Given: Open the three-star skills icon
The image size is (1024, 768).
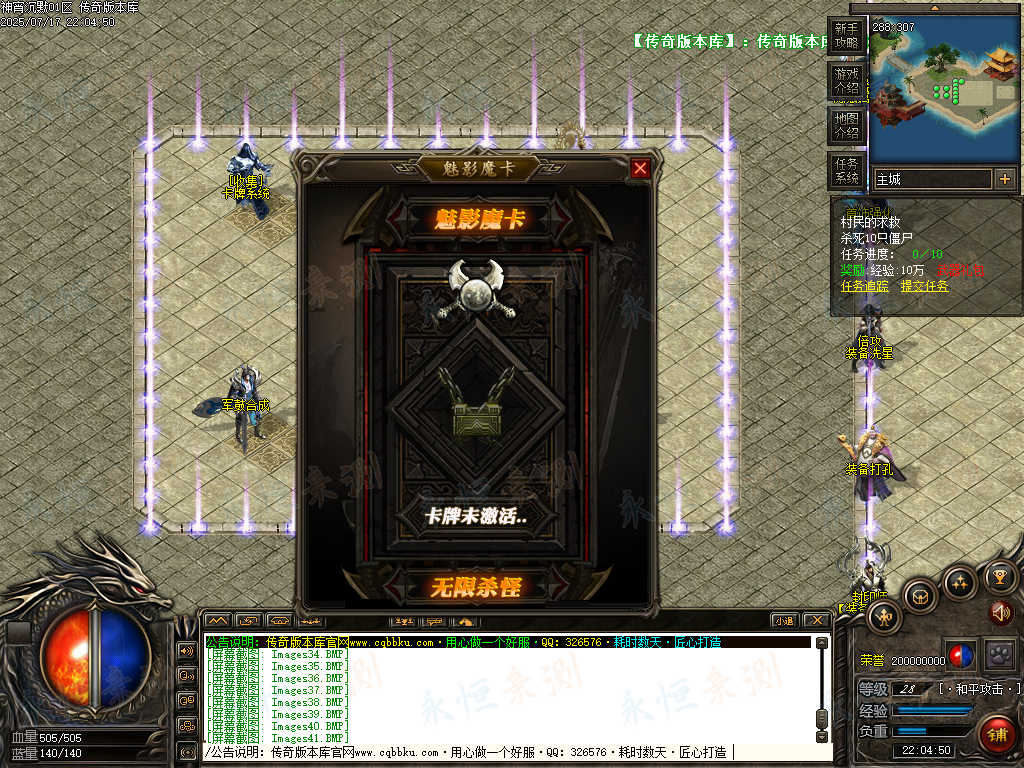Looking at the screenshot, I should [x=960, y=581].
